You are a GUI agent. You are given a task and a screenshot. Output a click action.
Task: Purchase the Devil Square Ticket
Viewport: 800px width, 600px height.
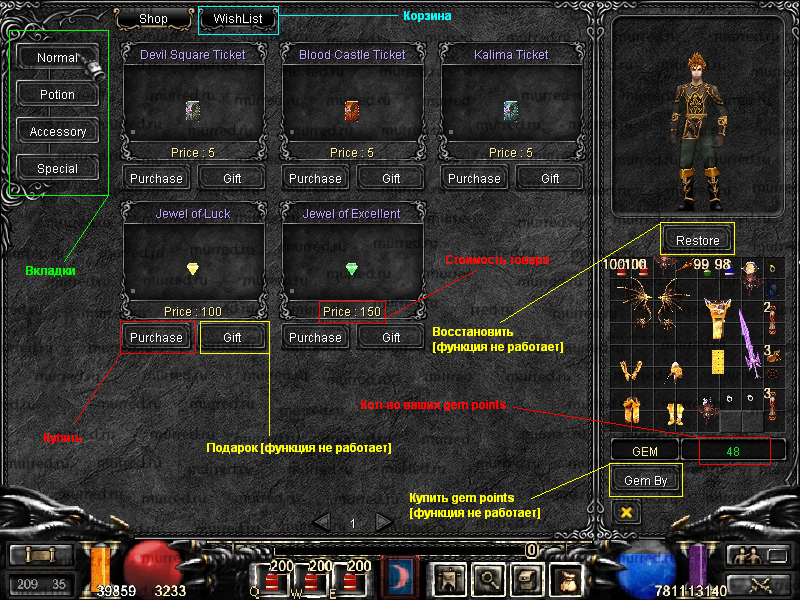click(x=156, y=178)
